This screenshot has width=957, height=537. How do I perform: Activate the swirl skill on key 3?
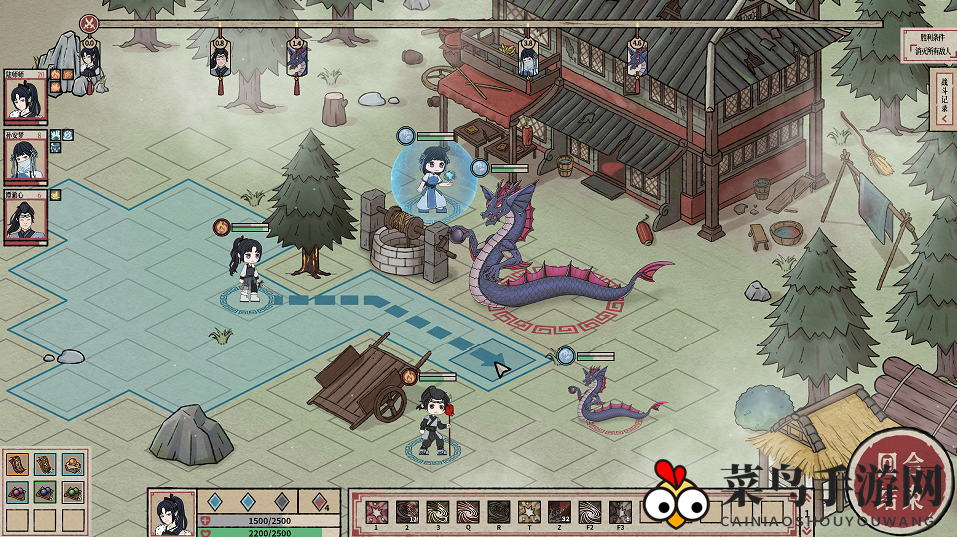[438, 512]
